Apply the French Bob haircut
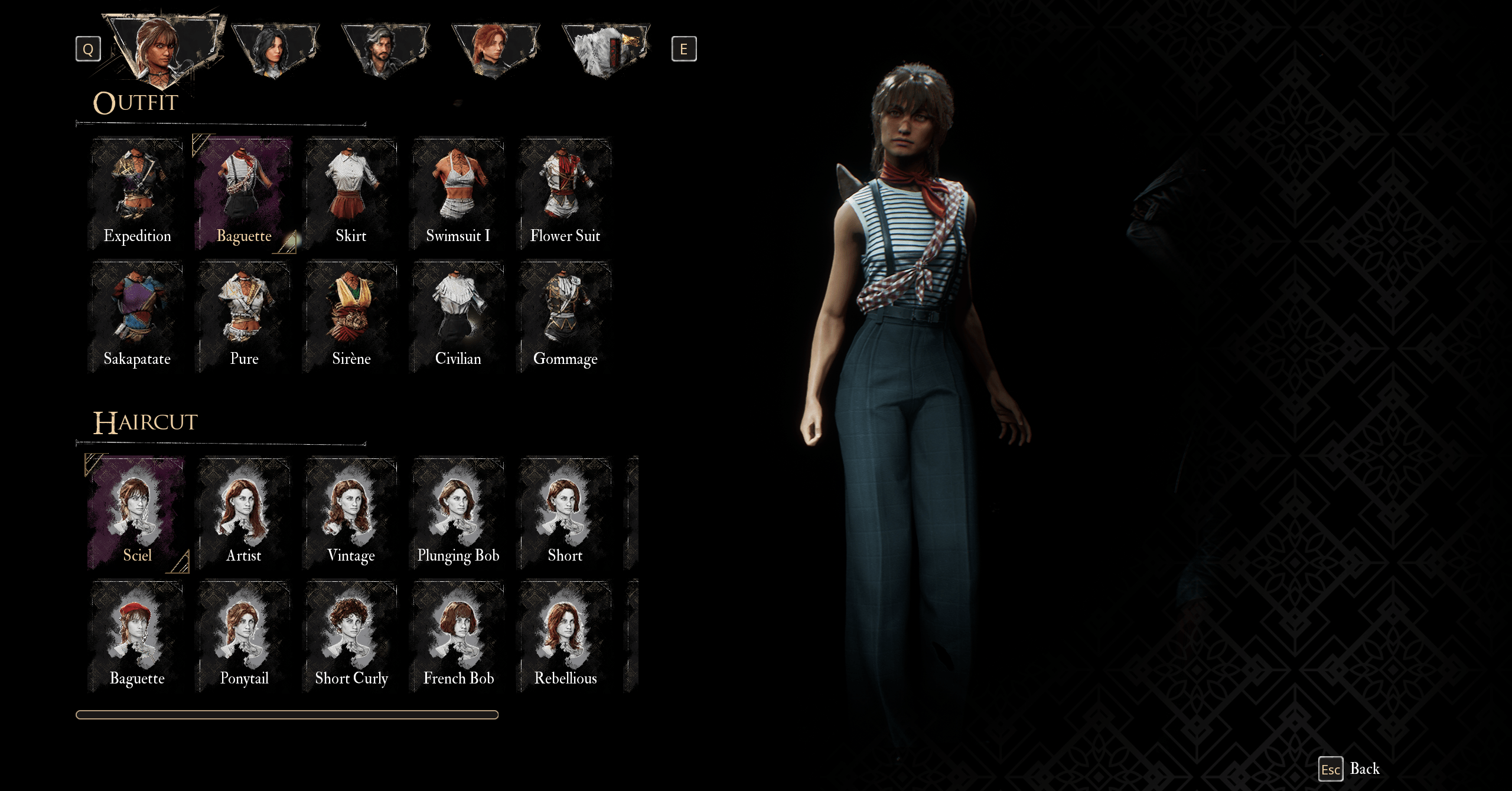This screenshot has height=791, width=1512. click(x=458, y=636)
